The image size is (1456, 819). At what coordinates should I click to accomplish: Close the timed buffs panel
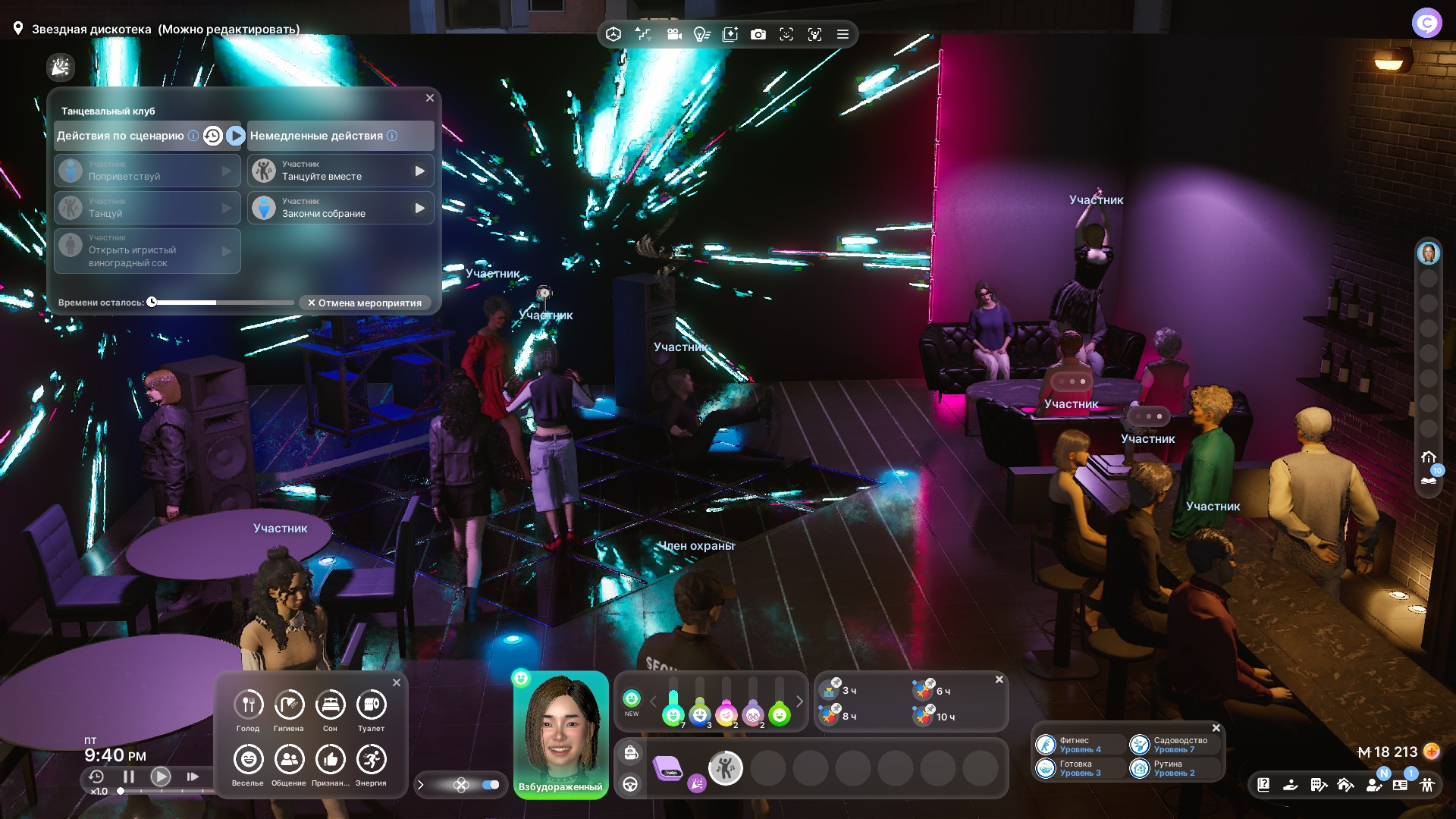tap(999, 679)
